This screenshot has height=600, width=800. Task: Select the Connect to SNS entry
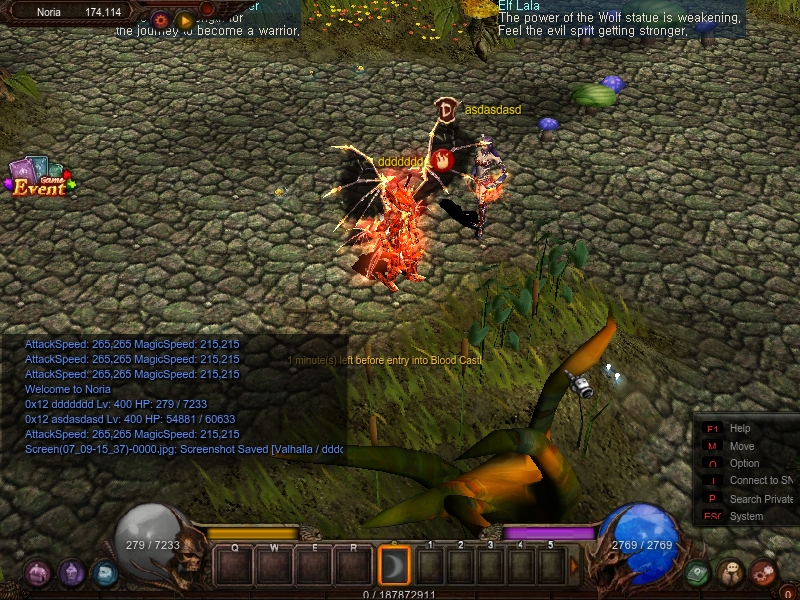pos(760,481)
